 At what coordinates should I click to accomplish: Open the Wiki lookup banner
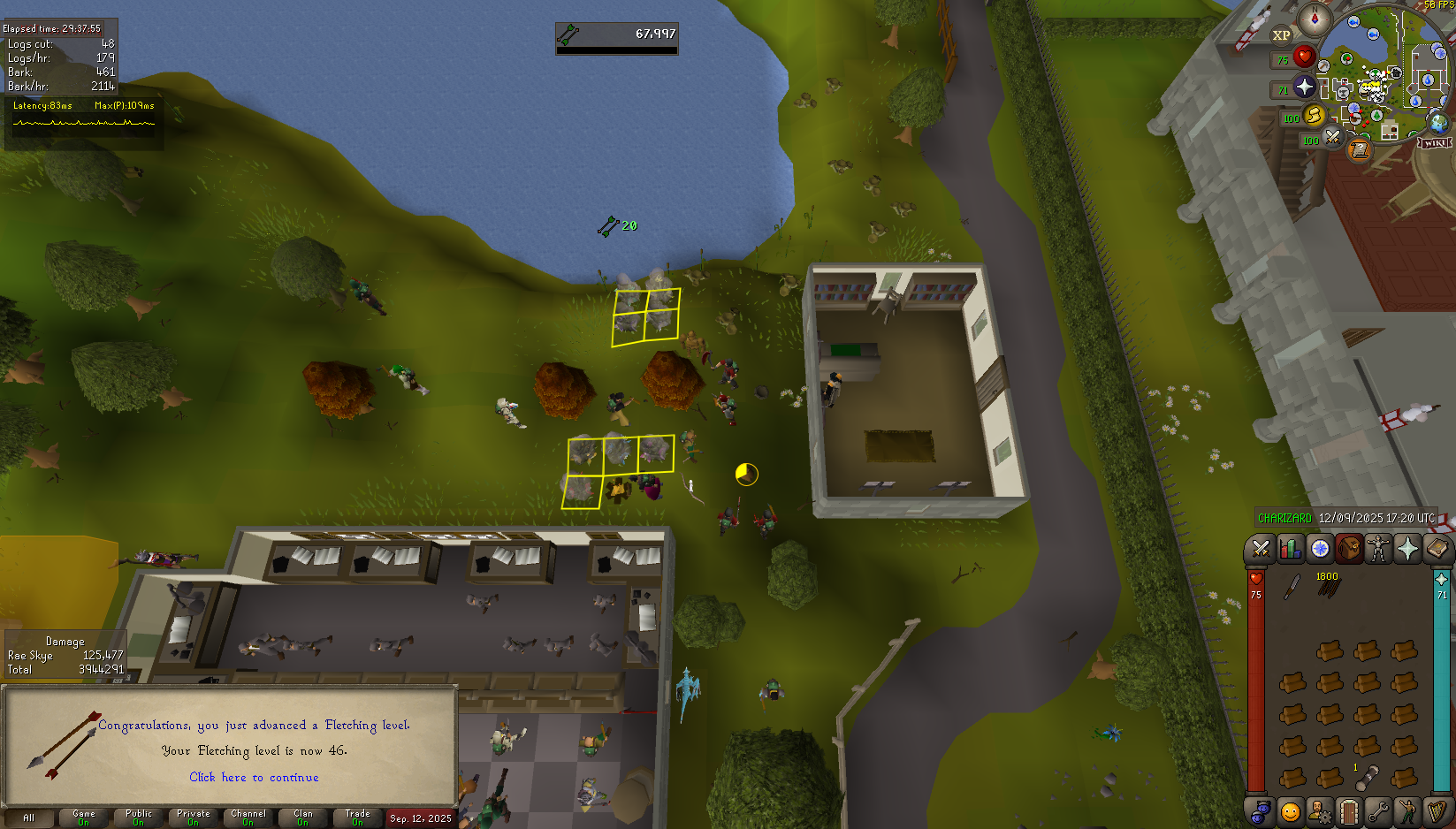point(1434,142)
